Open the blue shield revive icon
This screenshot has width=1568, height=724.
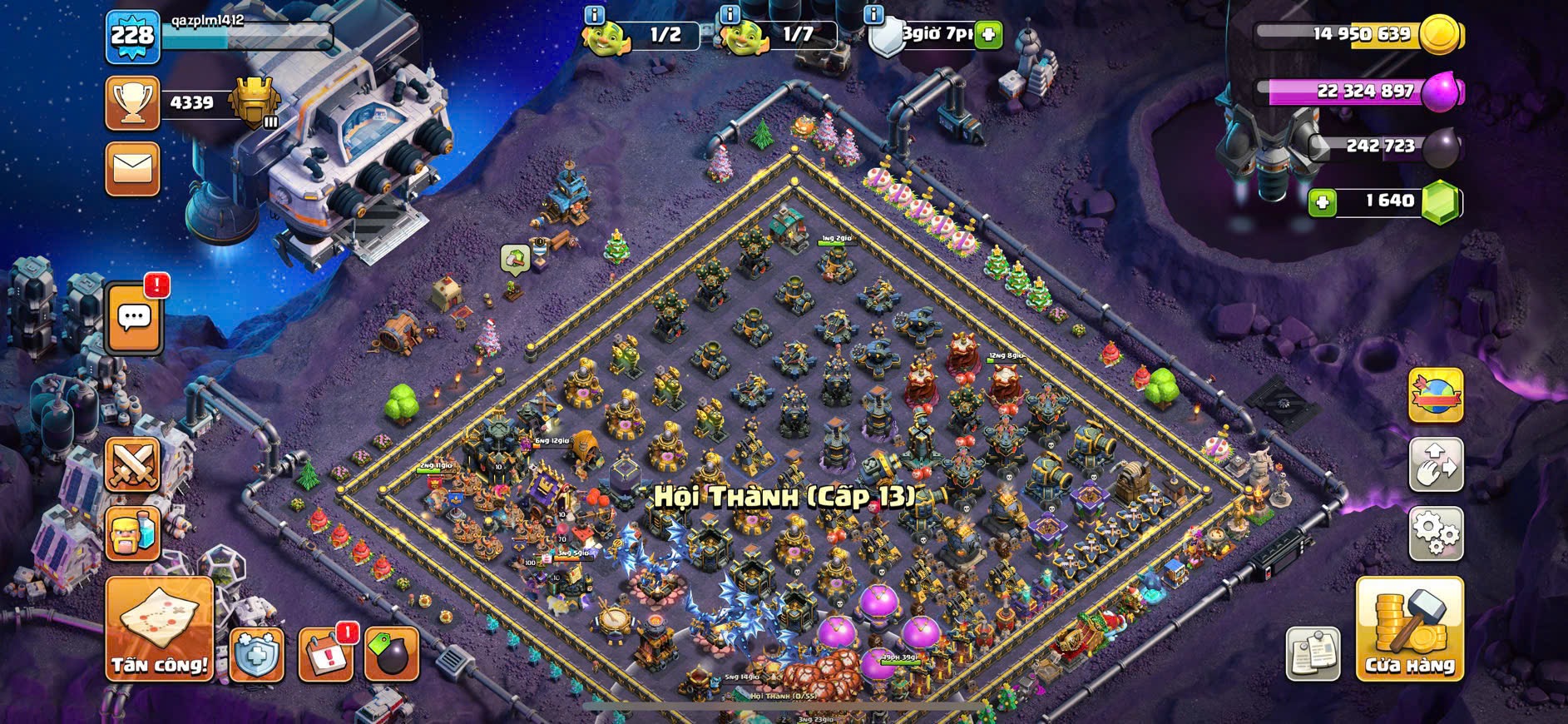256,653
